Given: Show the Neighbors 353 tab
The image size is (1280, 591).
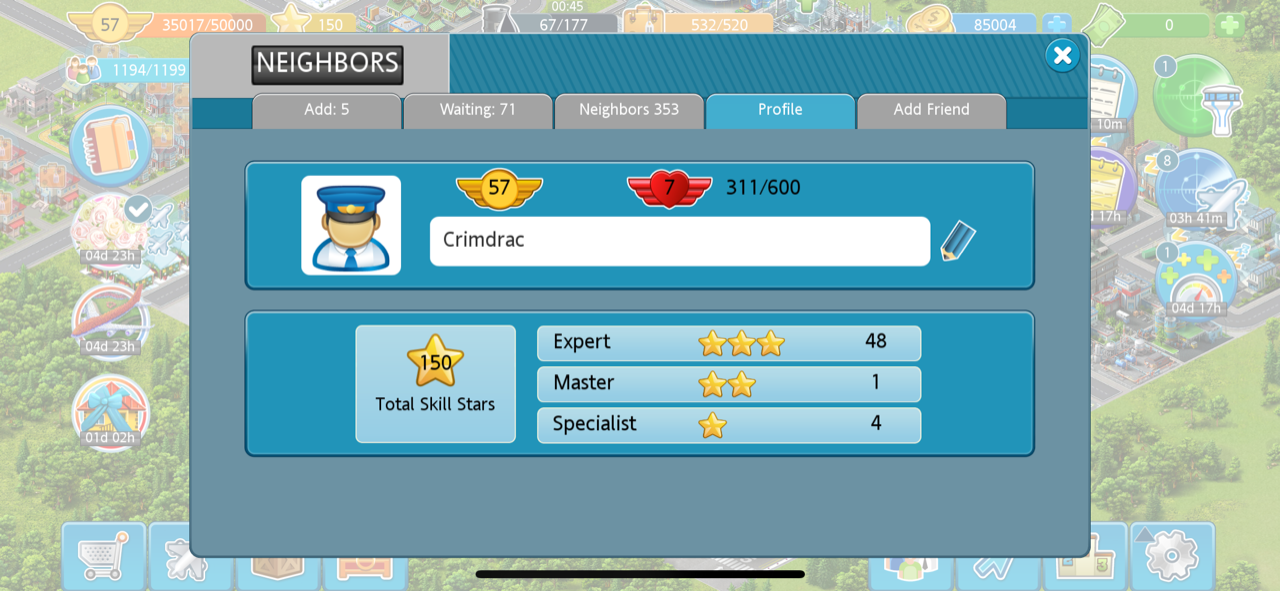Looking at the screenshot, I should [629, 110].
